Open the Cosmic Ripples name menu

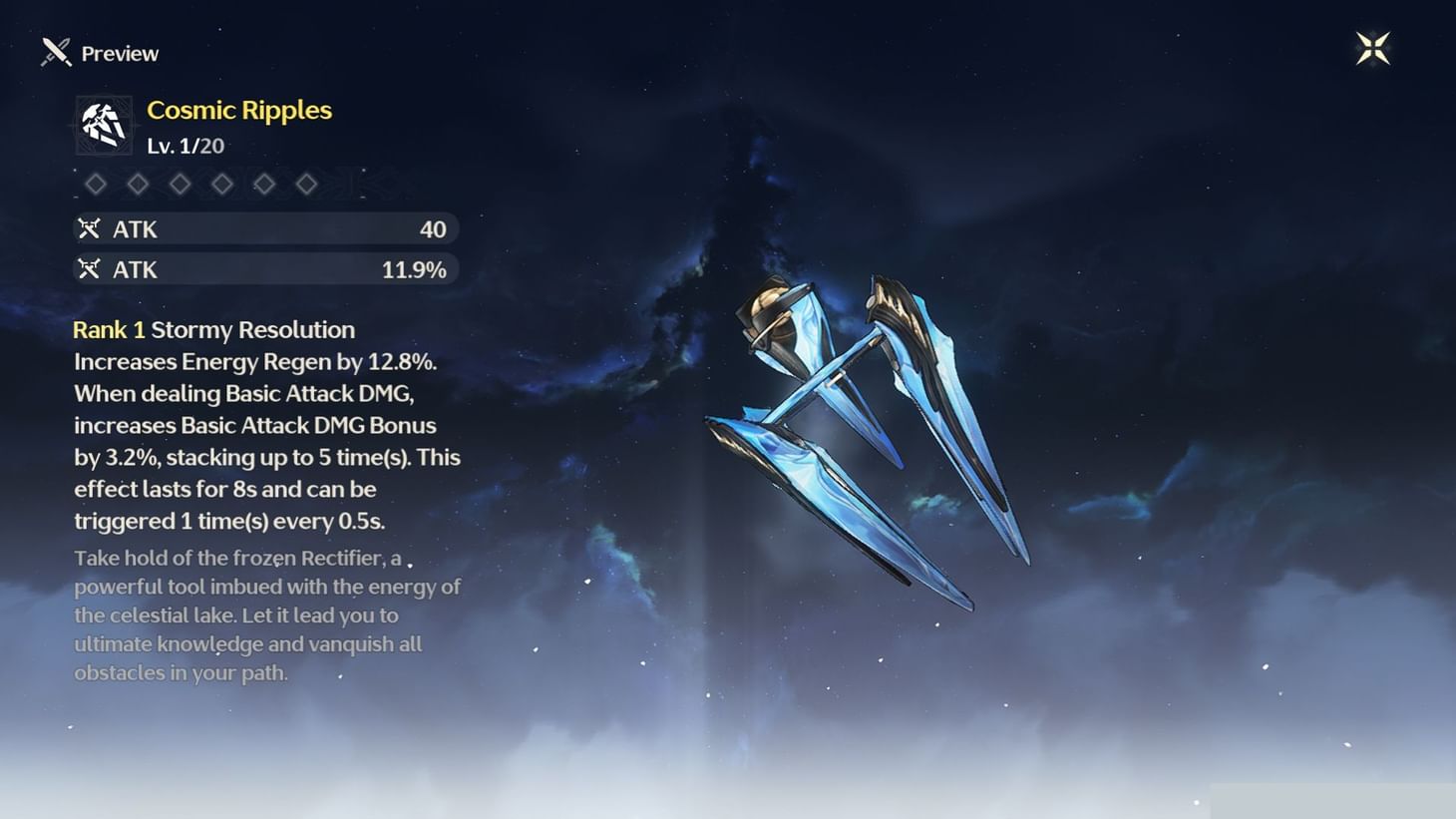[x=239, y=110]
